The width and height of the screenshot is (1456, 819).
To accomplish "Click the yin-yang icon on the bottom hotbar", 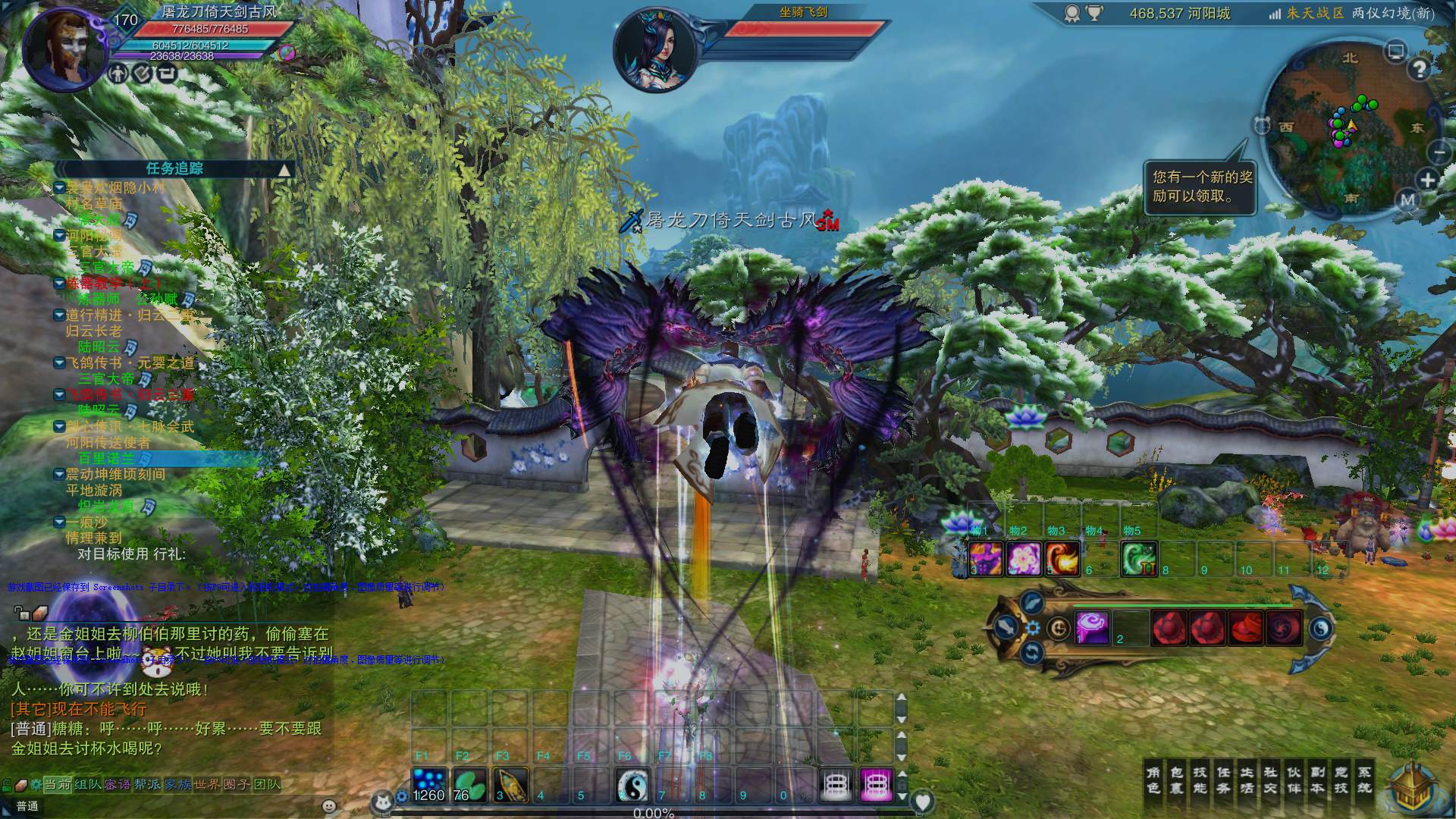I will point(632,785).
